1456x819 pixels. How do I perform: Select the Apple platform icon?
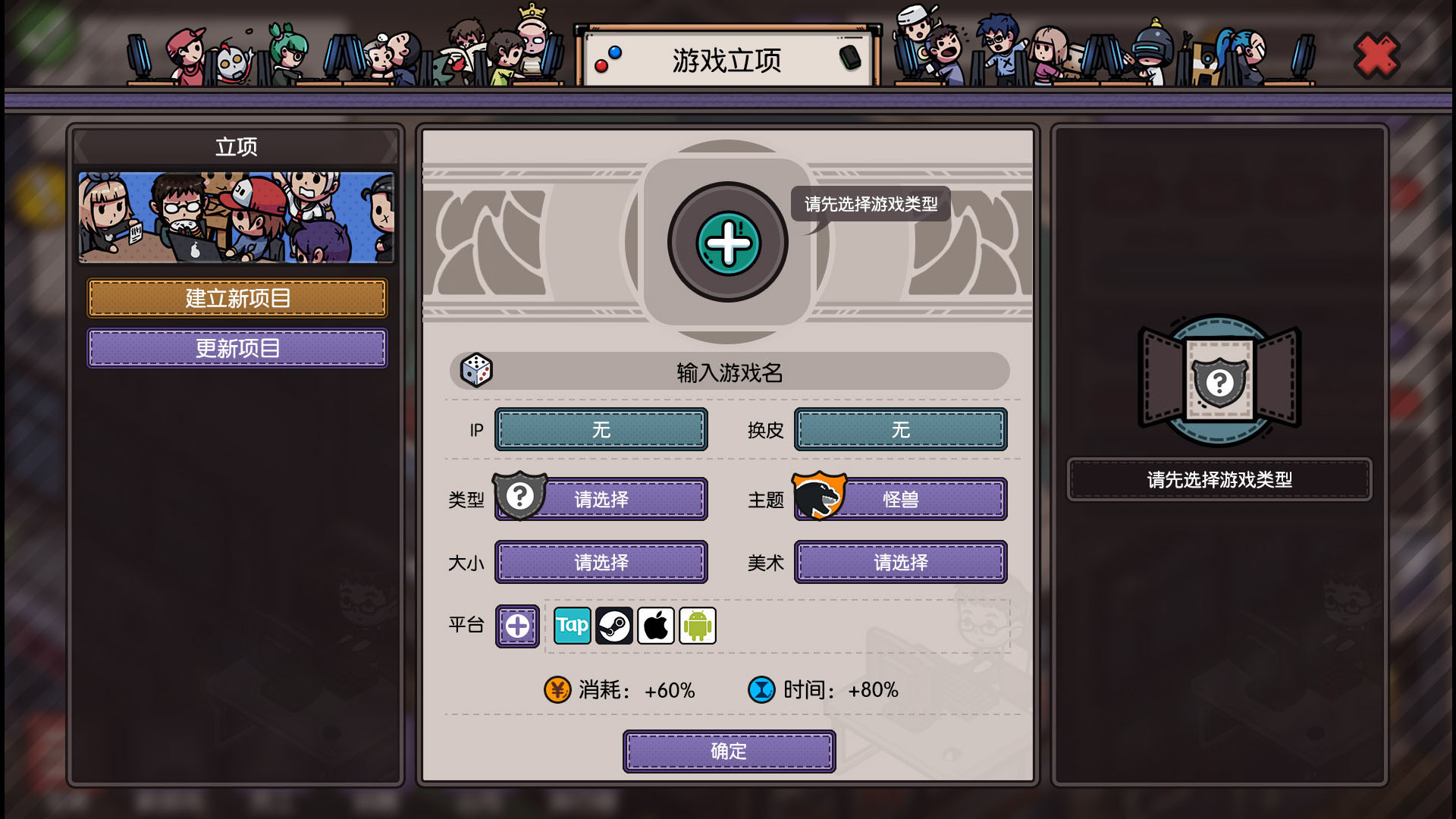[656, 626]
